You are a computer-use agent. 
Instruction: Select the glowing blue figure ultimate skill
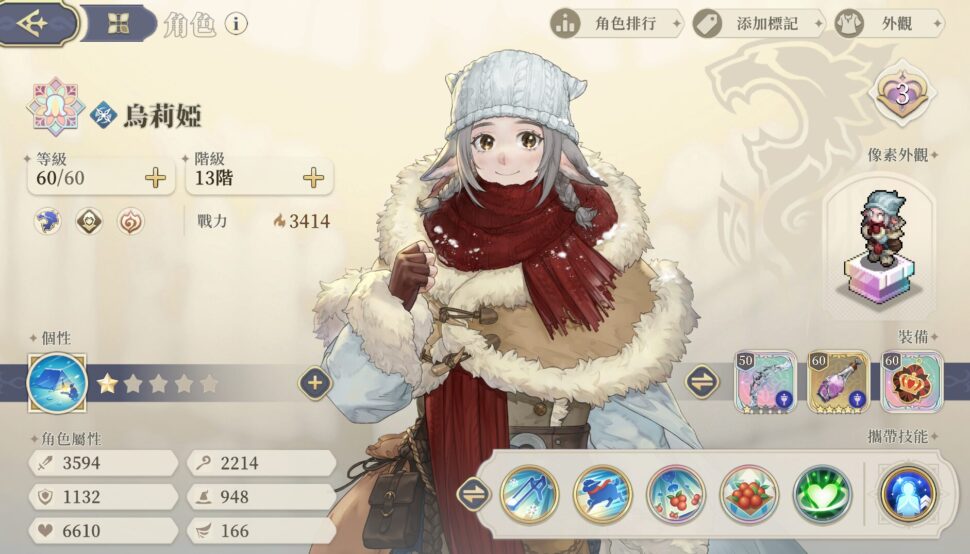[909, 494]
